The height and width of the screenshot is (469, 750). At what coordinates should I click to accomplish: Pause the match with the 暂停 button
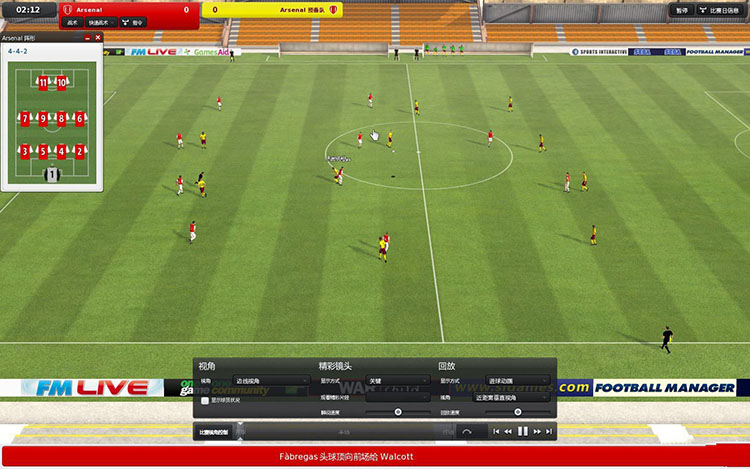tap(682, 10)
